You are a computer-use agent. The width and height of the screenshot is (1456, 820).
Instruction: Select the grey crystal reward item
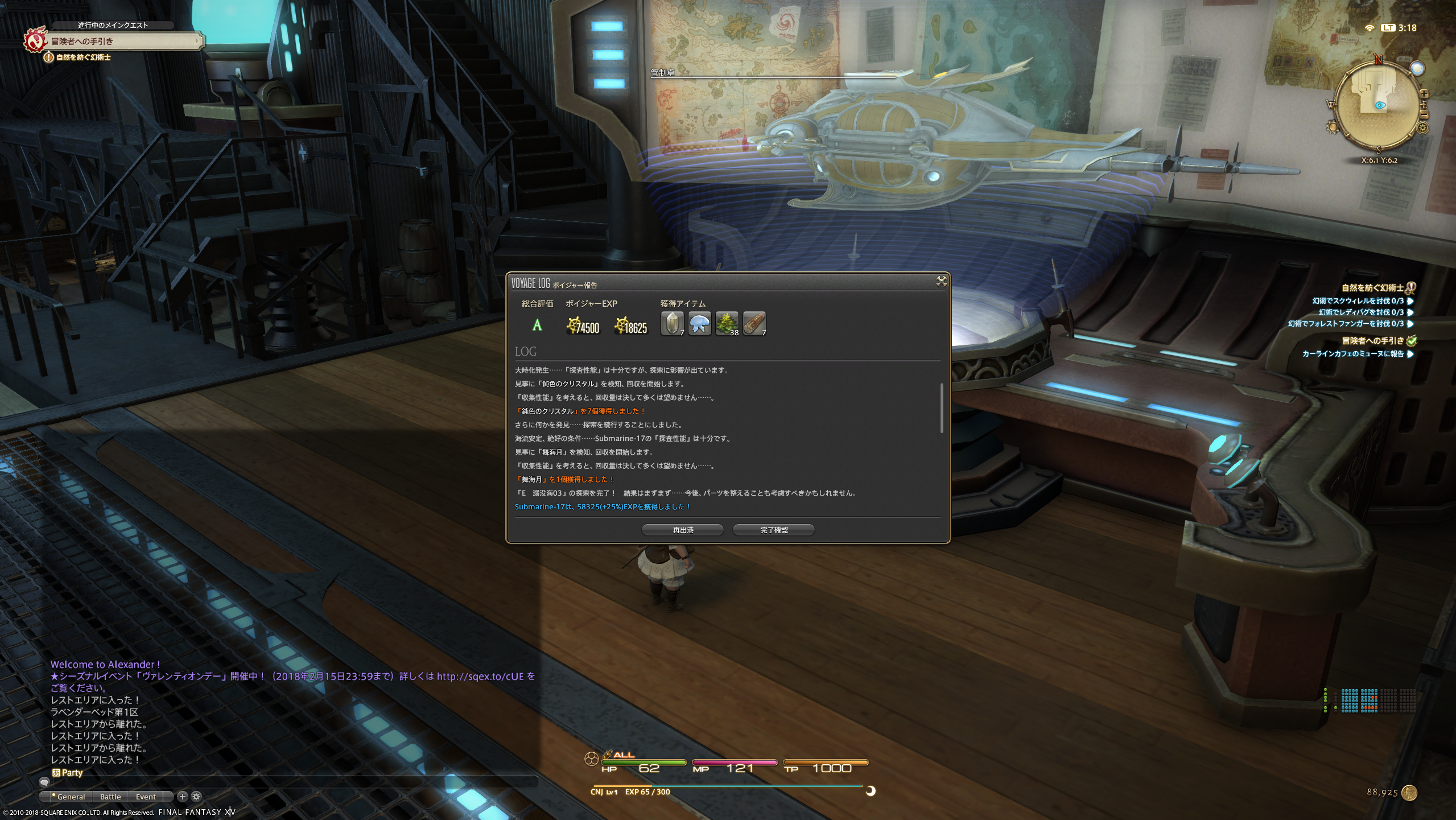(x=672, y=323)
